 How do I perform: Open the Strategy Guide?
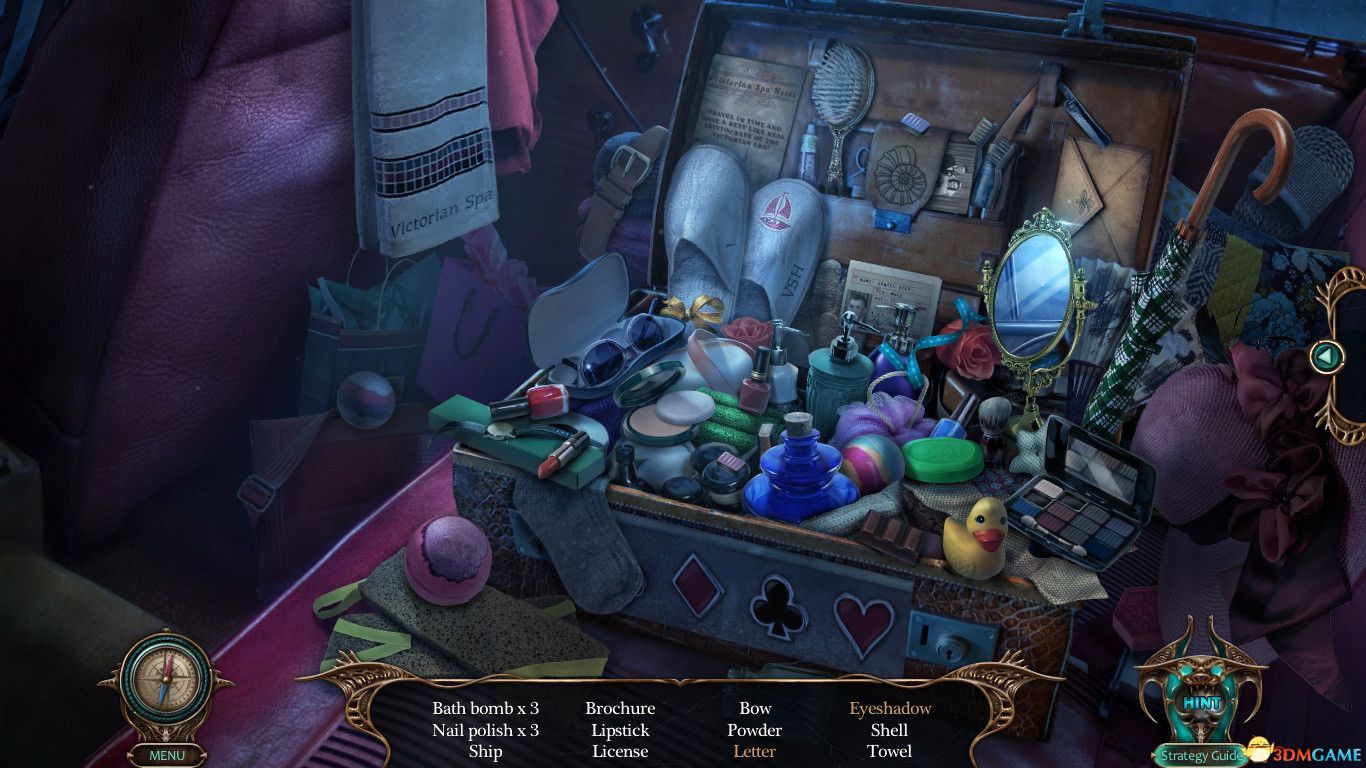(x=1198, y=756)
